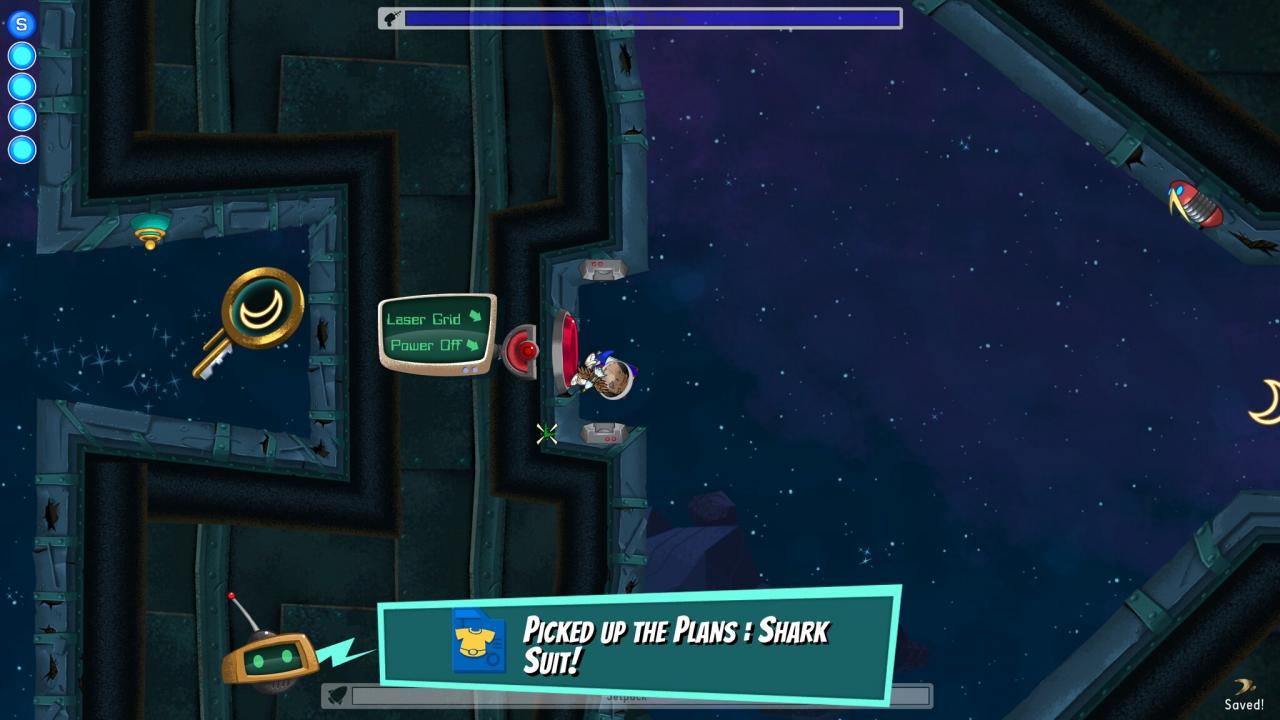Click the Shark Suit plans pickup notification

click(x=675, y=644)
